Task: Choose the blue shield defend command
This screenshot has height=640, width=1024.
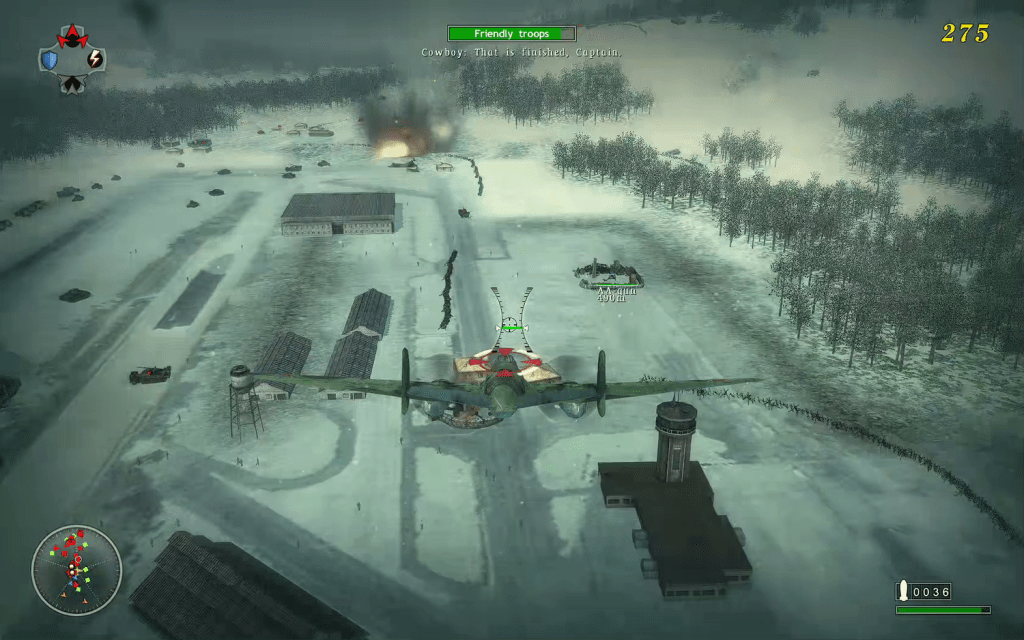Action: tap(49, 60)
